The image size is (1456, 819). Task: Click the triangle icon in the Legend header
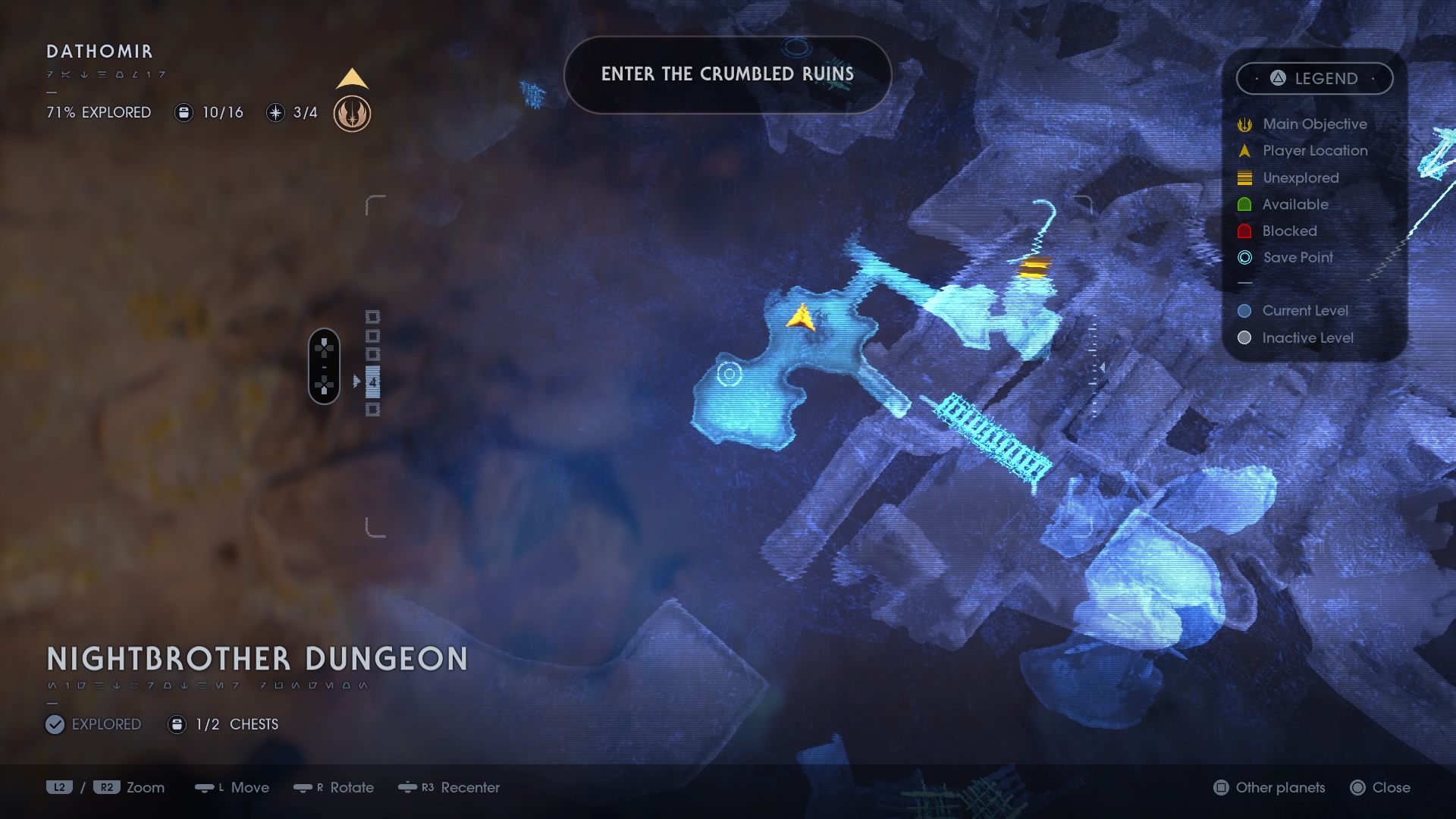click(1276, 78)
